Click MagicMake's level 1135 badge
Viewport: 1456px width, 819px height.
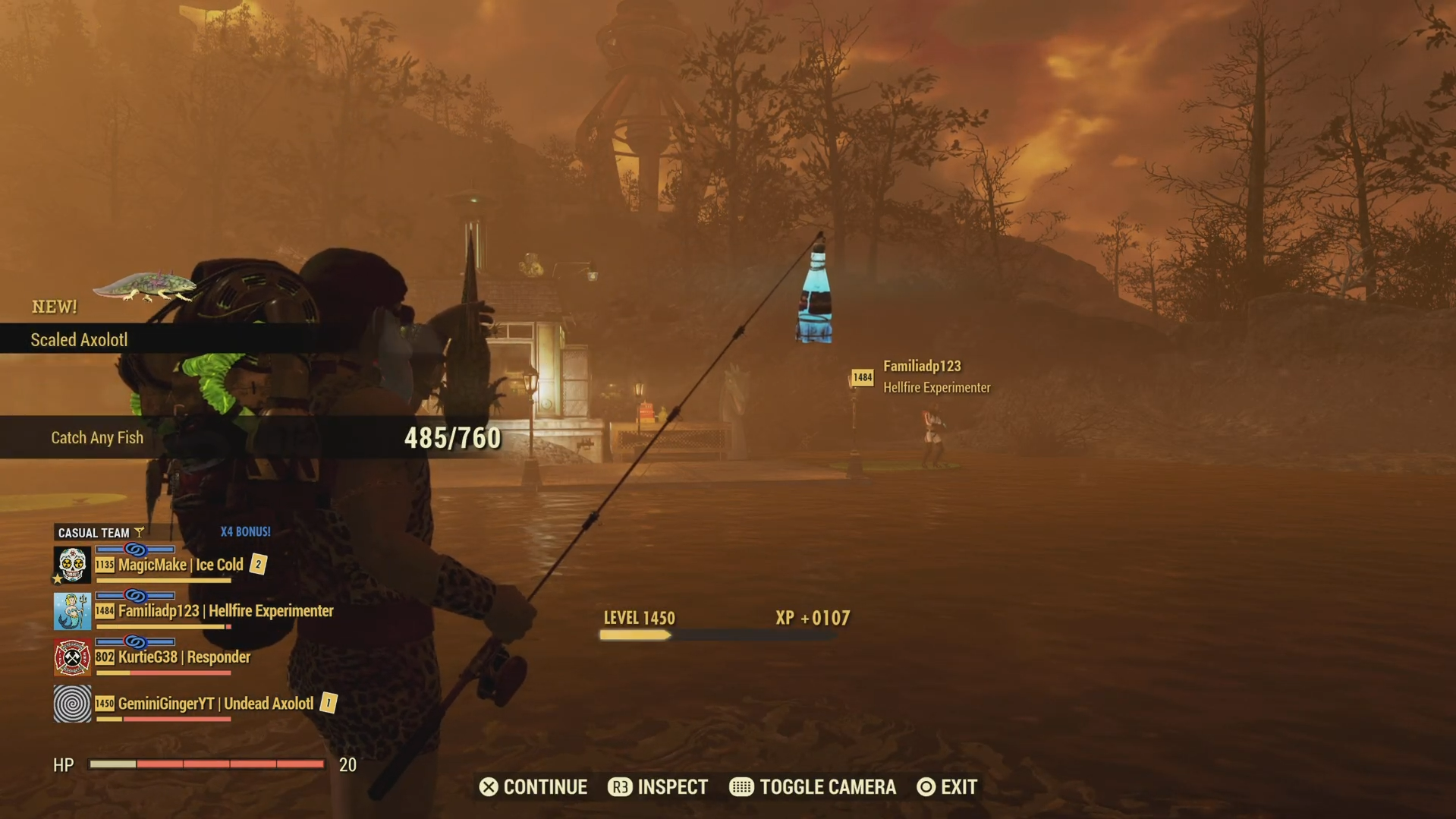(105, 565)
